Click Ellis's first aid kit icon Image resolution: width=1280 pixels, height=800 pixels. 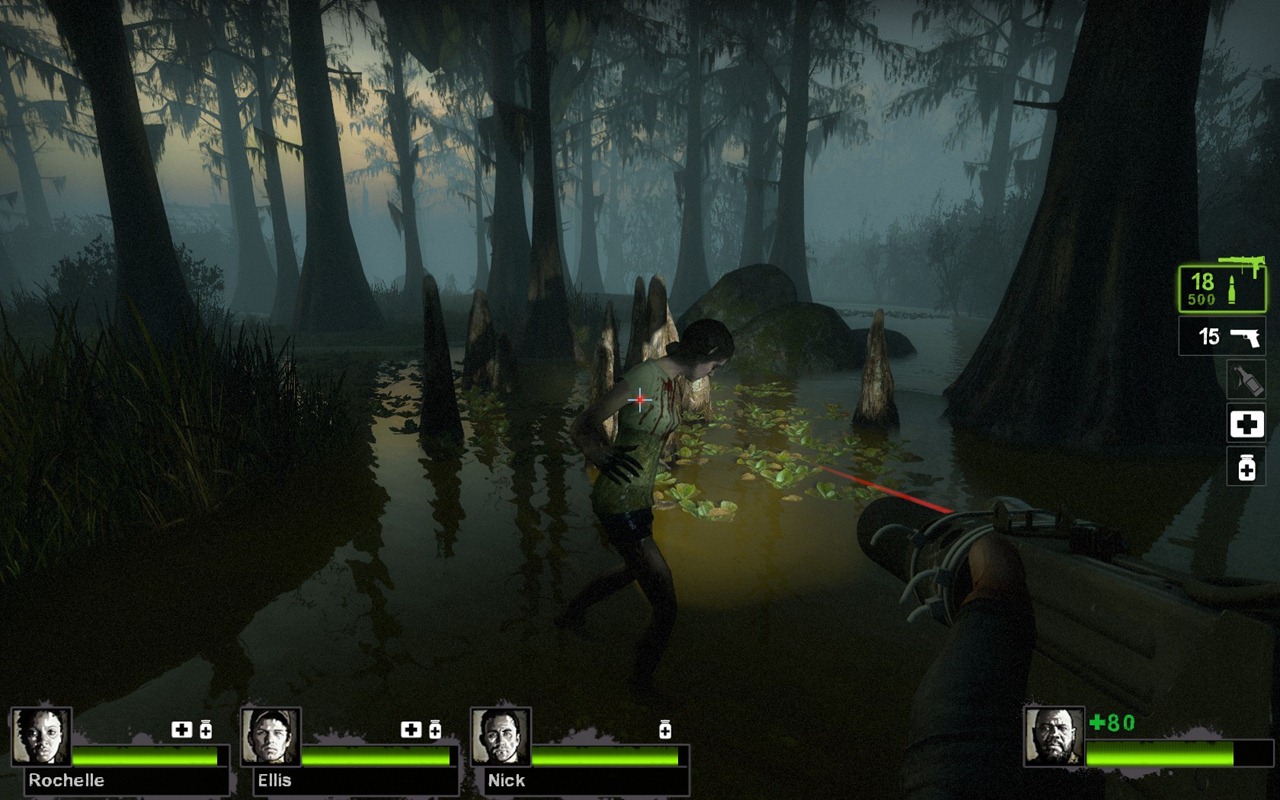(411, 730)
